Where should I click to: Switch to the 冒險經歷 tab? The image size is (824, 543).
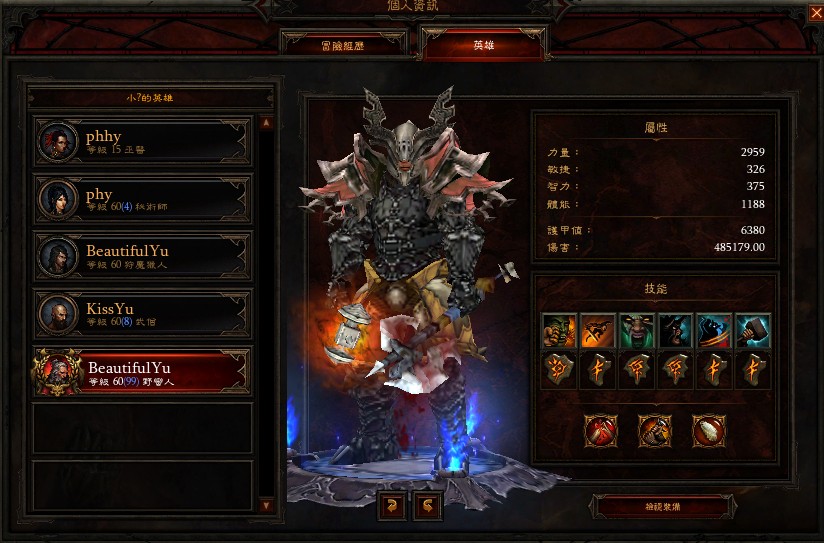click(344, 44)
